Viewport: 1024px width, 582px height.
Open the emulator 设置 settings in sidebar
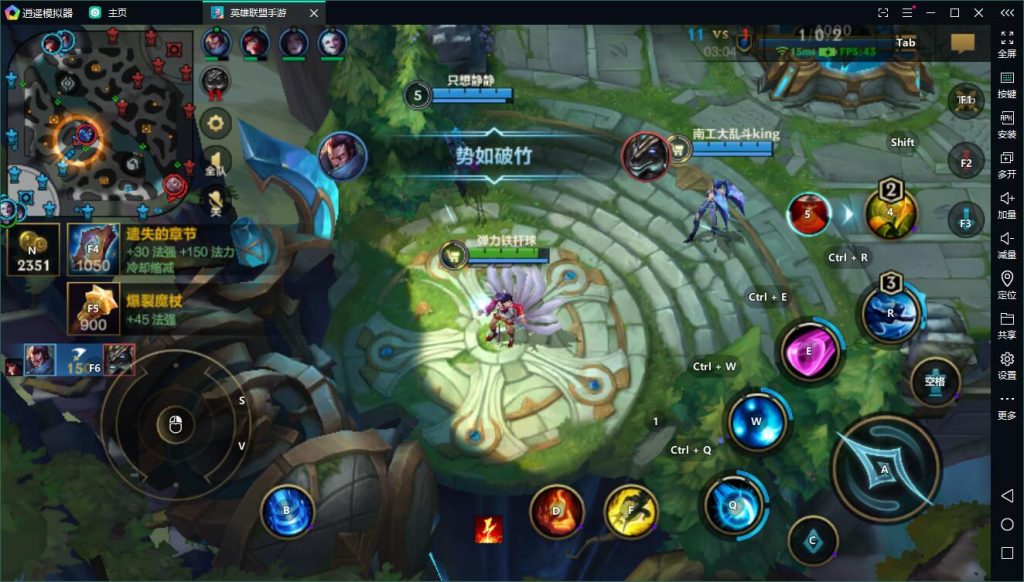1006,365
